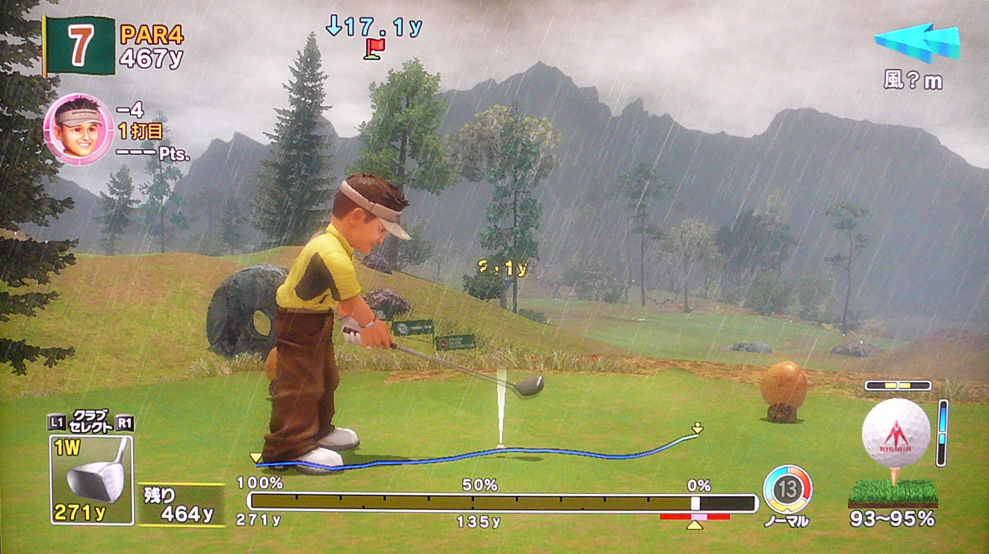Click the golf ball lie icon
The image size is (989, 554).
(894, 435)
